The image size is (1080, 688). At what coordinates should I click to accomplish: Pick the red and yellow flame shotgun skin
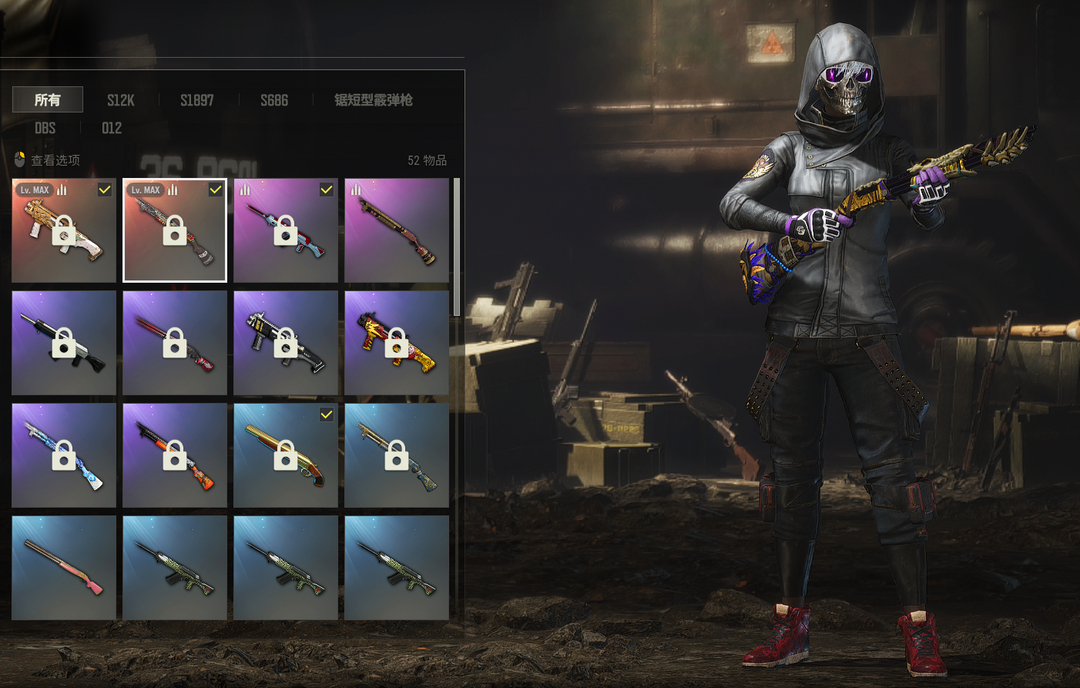[x=396, y=343]
